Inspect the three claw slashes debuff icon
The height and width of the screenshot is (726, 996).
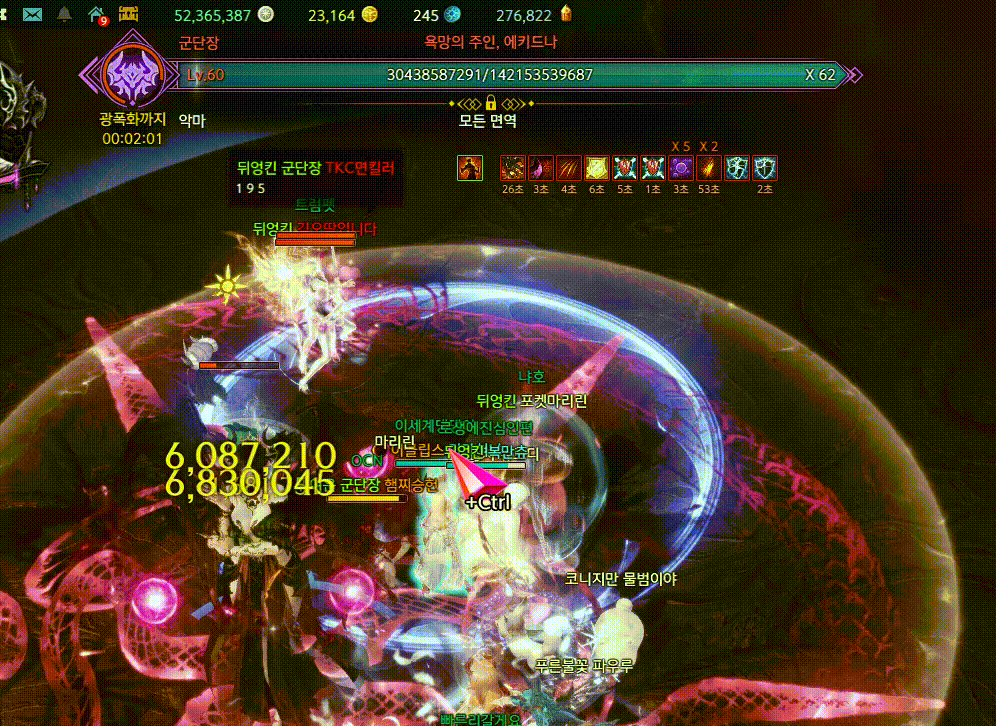coord(569,168)
